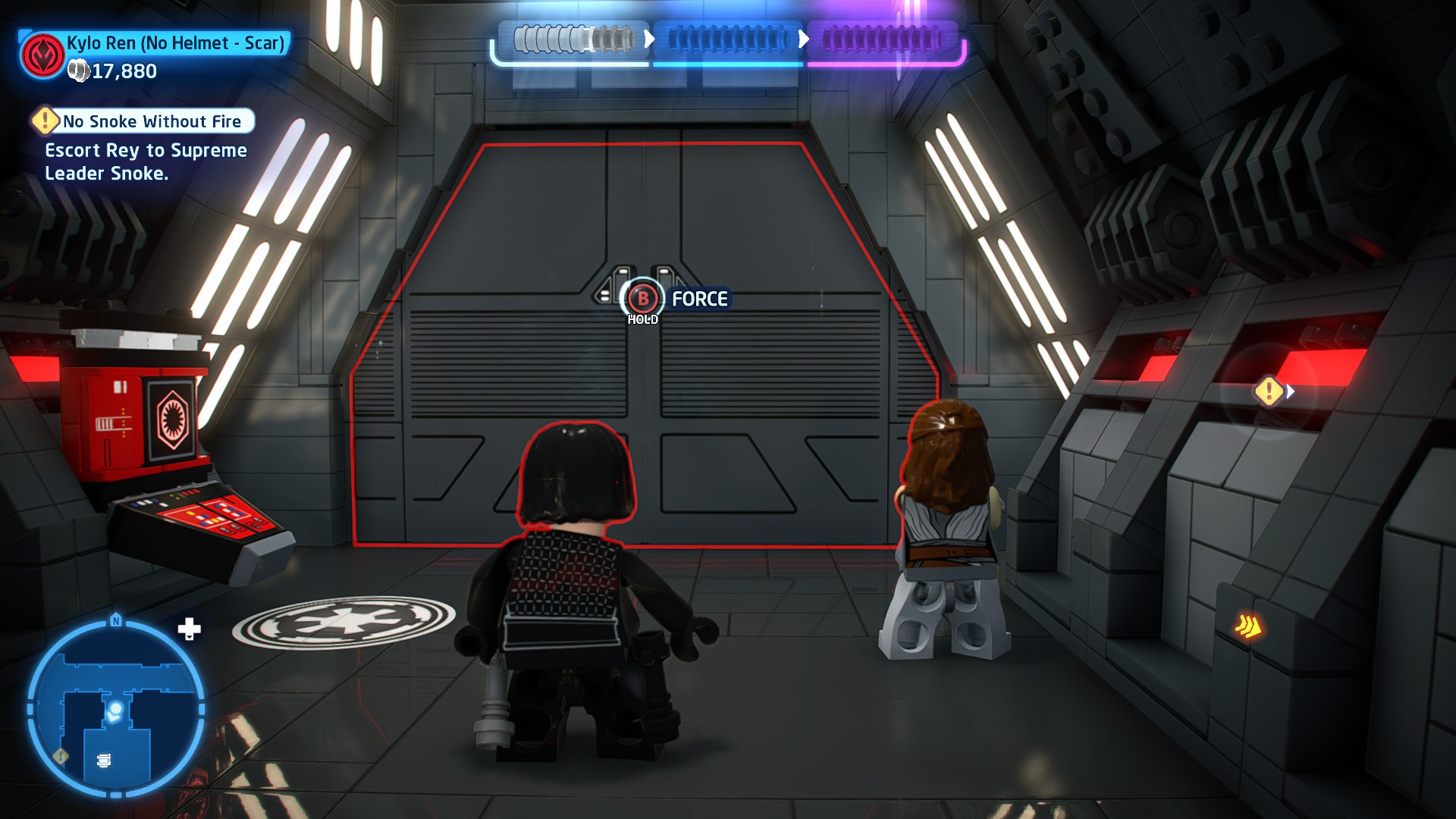Select the yellow quest marker on the minimap
The height and width of the screenshot is (819, 1456).
coord(61,755)
